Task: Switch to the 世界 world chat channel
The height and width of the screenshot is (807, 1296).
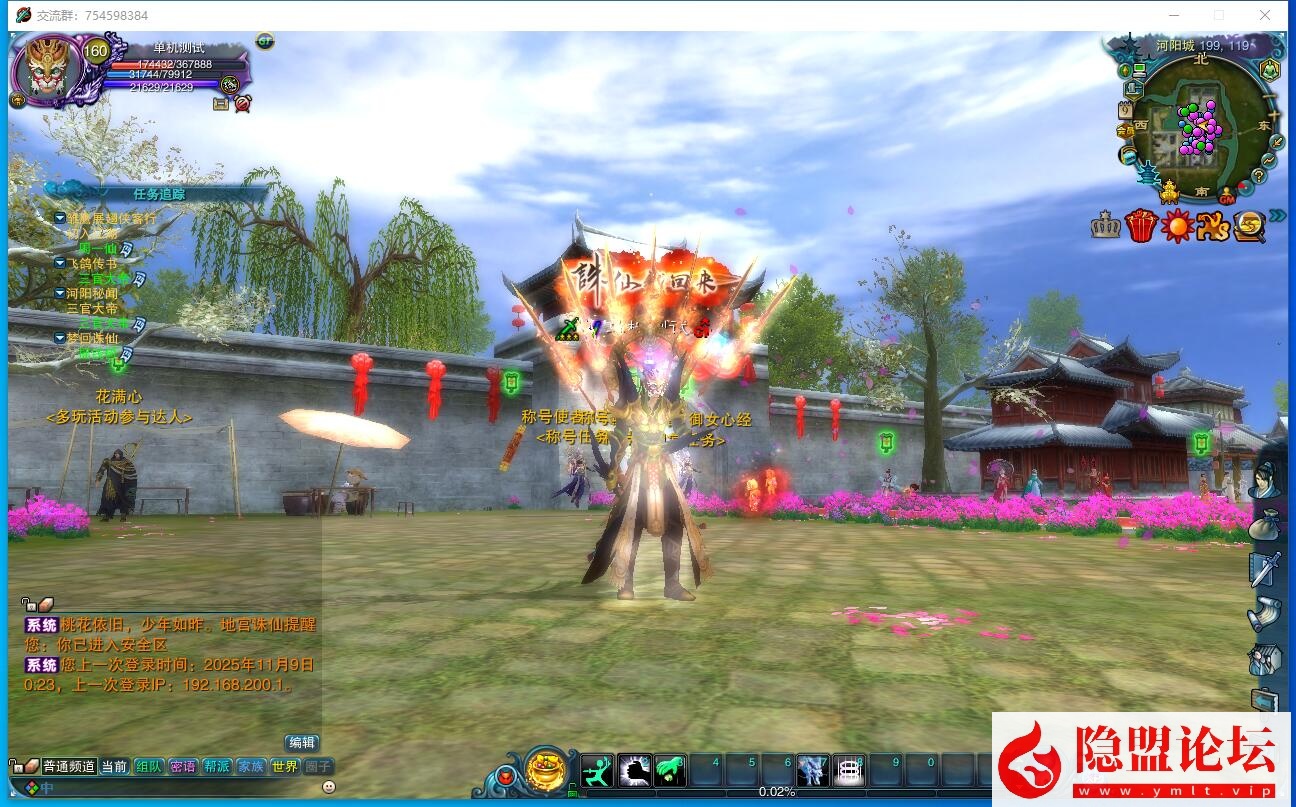Action: point(285,766)
